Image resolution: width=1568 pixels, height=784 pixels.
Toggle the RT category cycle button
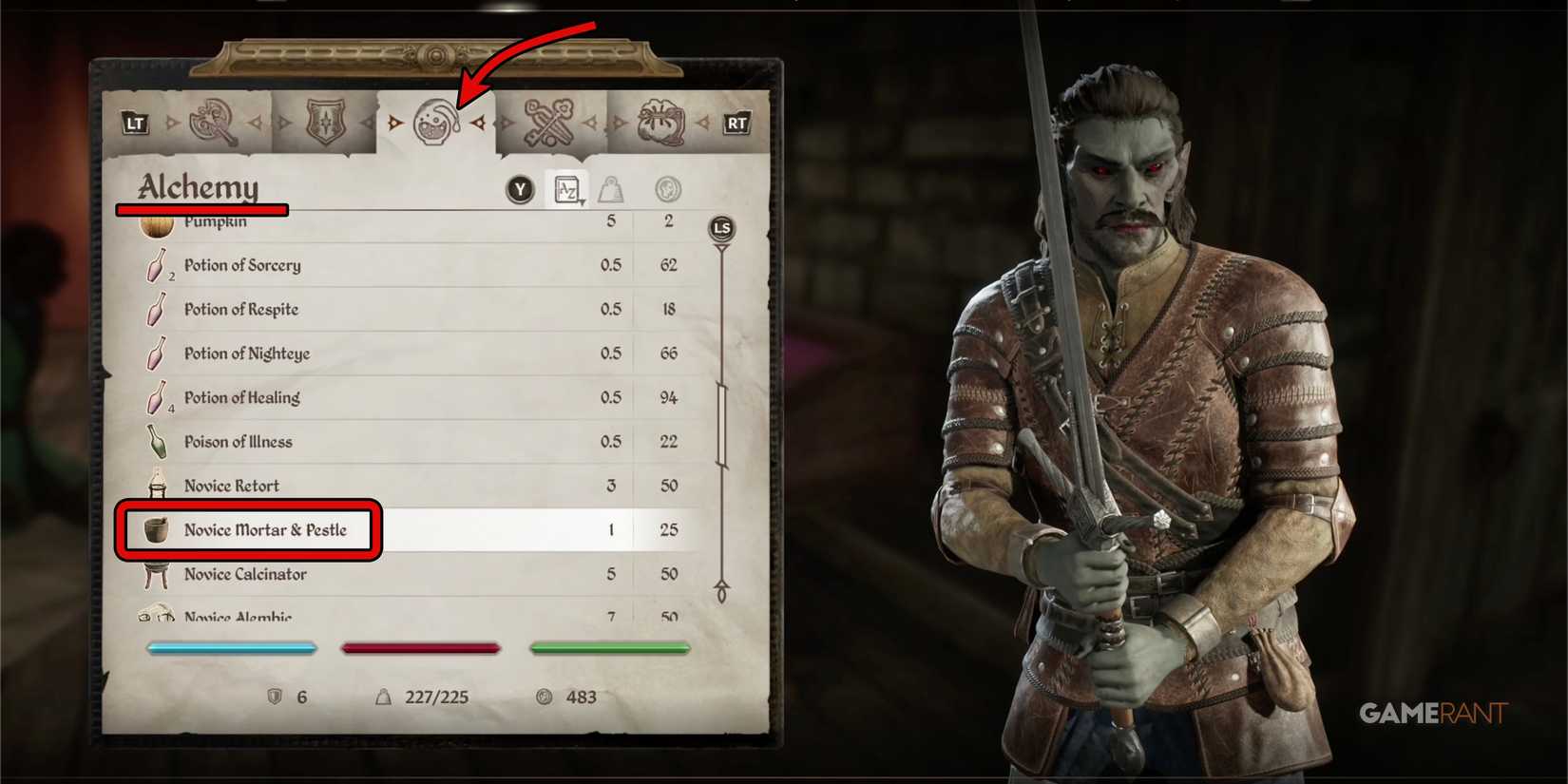click(736, 123)
